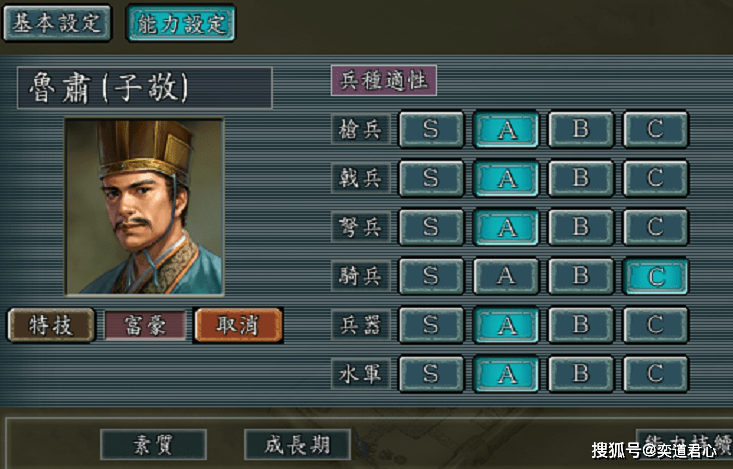
Task: Open the 成長期 setting
Action: [x=297, y=444]
